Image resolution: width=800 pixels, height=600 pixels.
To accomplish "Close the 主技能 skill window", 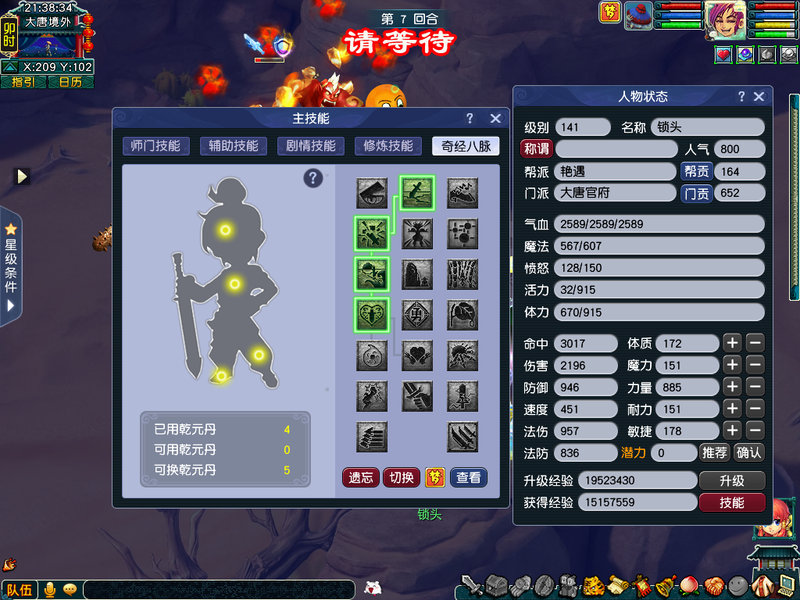I will pyautogui.click(x=489, y=119).
